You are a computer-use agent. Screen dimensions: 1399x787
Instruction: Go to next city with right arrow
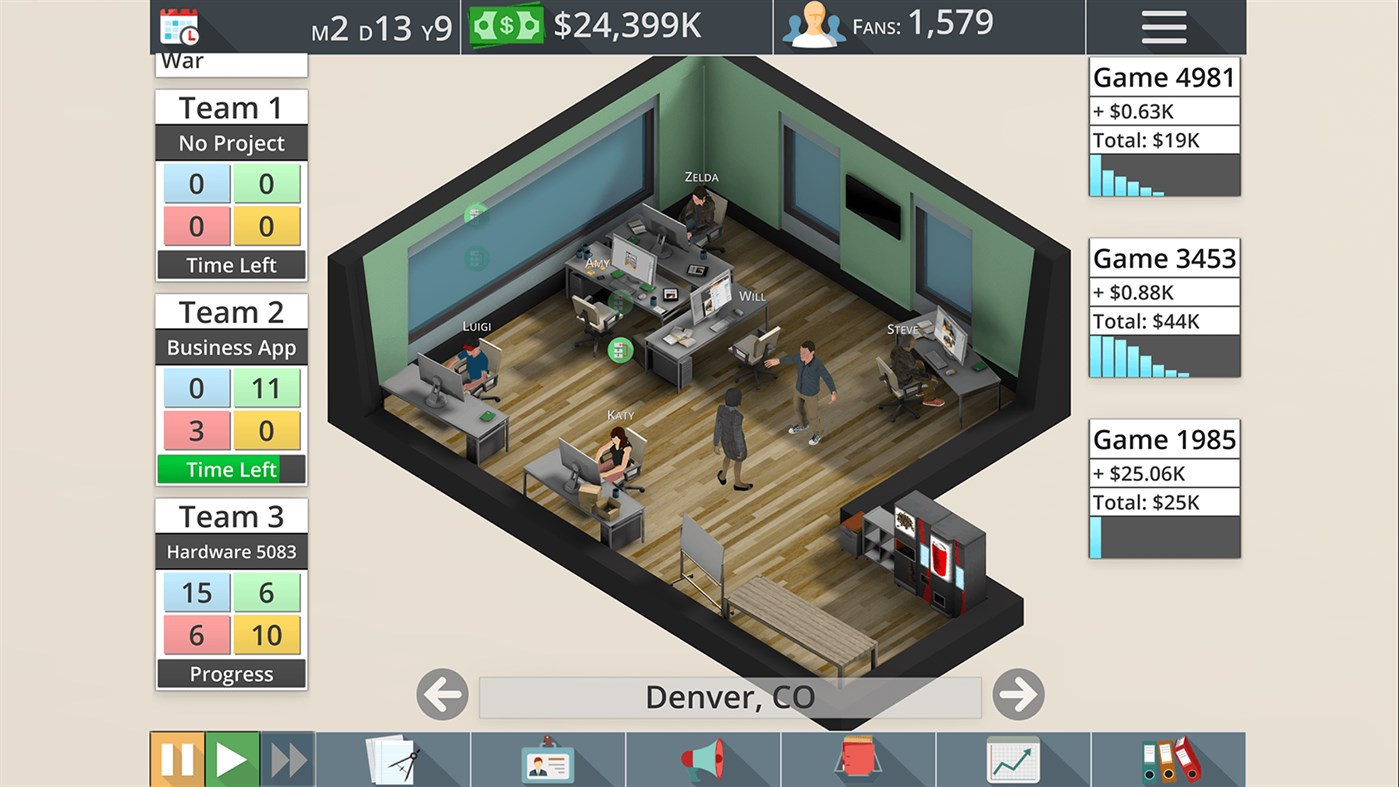click(x=1017, y=696)
